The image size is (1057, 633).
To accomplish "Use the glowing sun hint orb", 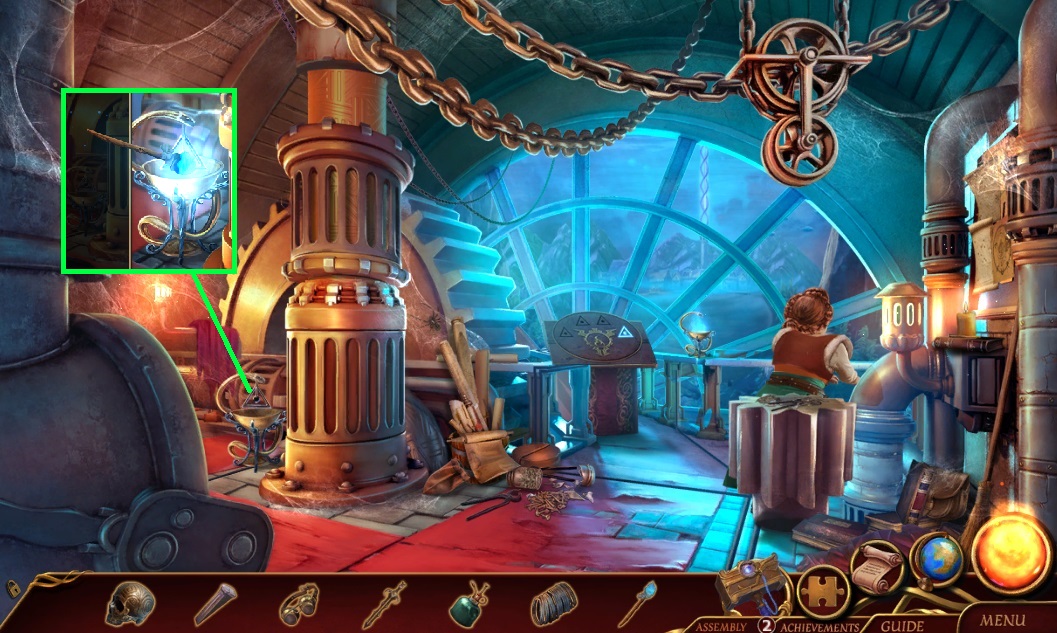I will point(1010,554).
